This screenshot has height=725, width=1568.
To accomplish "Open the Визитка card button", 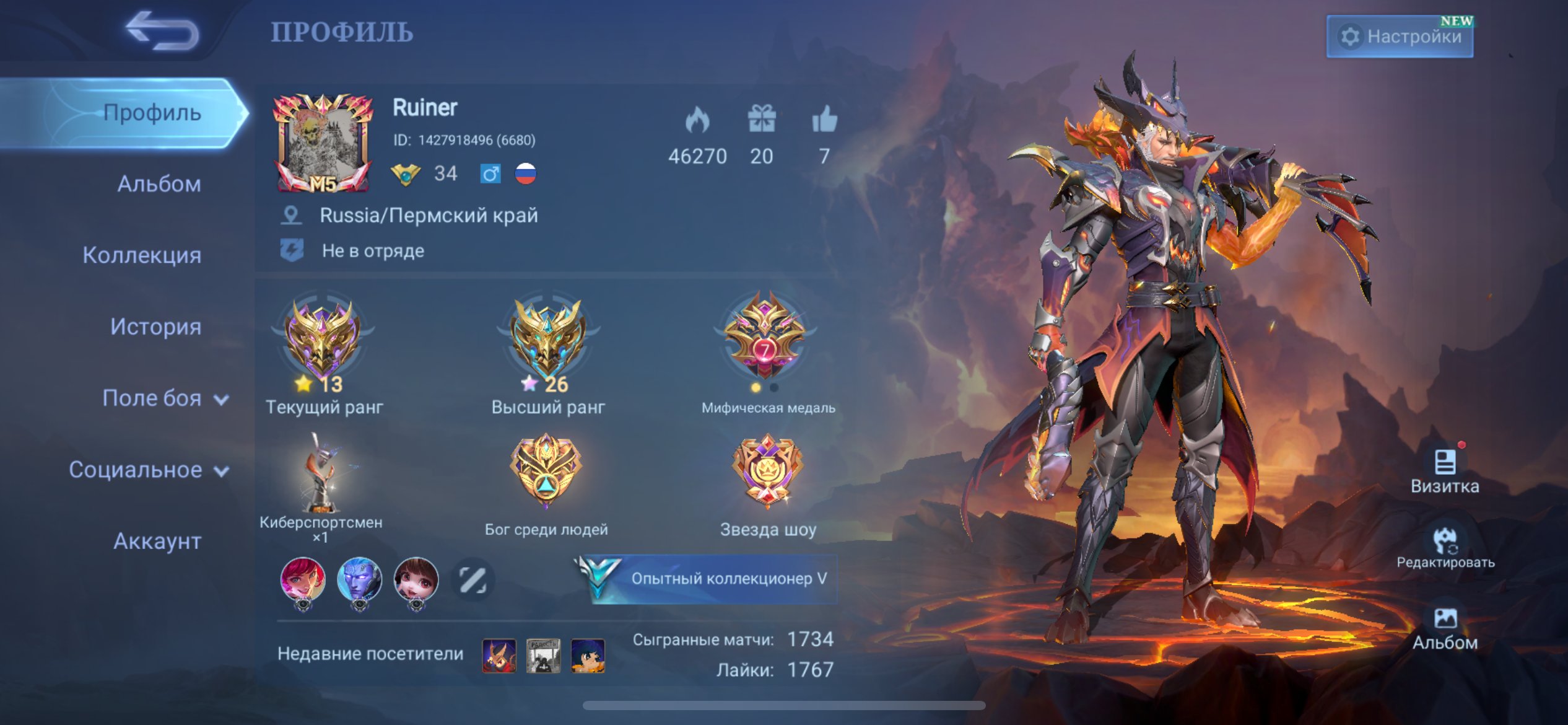I will [x=1445, y=471].
